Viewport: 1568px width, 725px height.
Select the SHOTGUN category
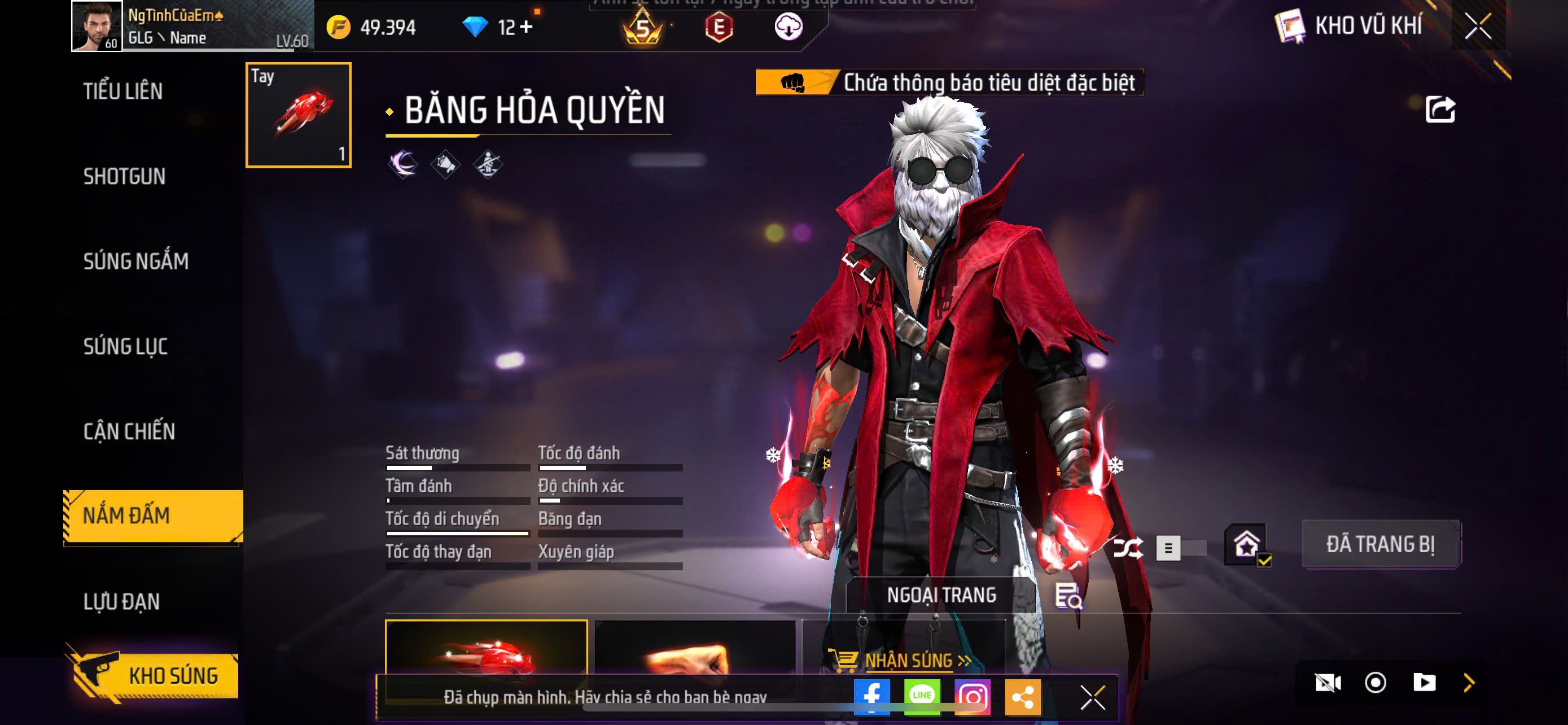point(124,177)
